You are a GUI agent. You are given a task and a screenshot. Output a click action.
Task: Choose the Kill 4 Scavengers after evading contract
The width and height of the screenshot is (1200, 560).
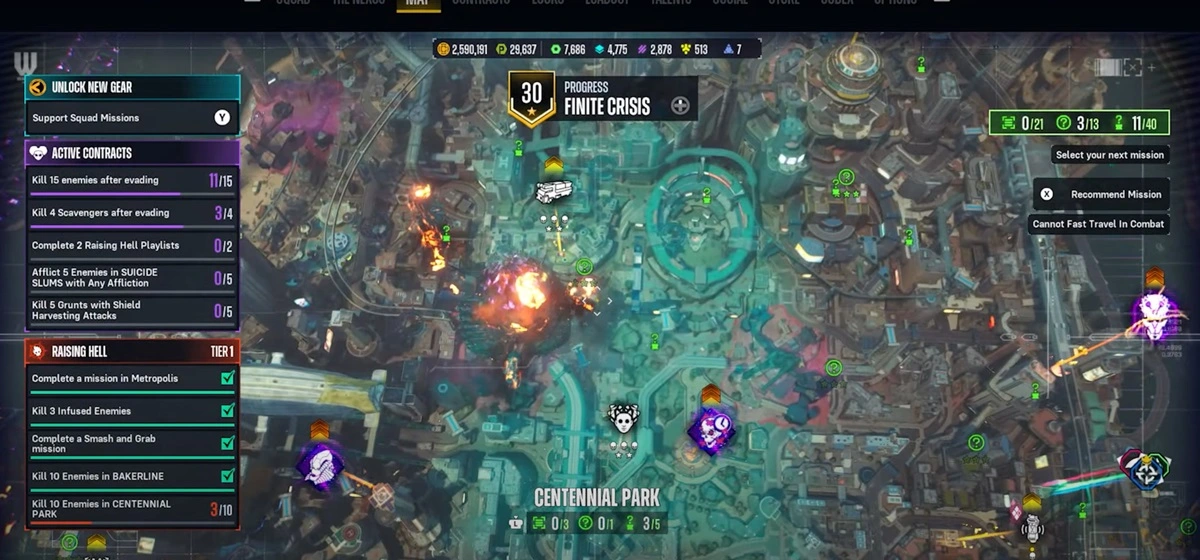tap(131, 213)
